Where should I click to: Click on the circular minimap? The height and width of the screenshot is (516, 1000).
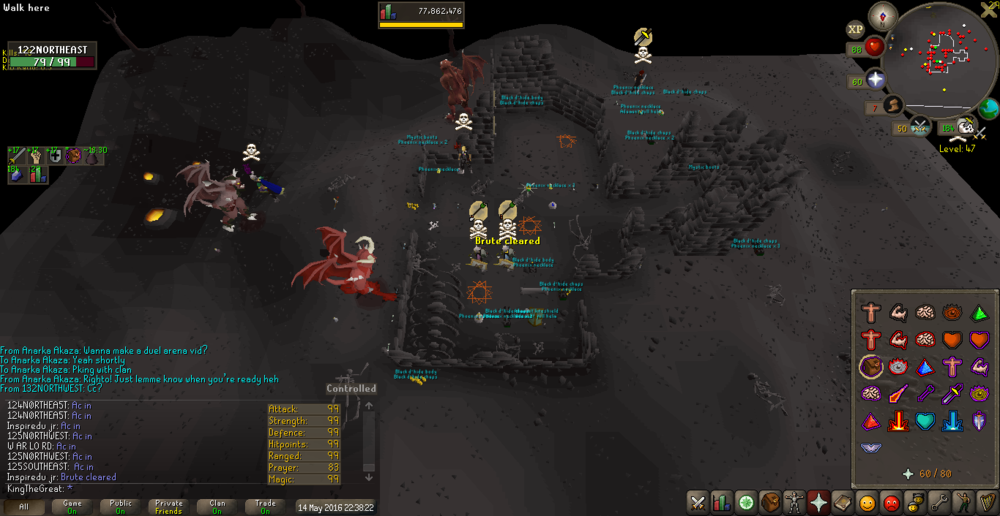tap(941, 58)
